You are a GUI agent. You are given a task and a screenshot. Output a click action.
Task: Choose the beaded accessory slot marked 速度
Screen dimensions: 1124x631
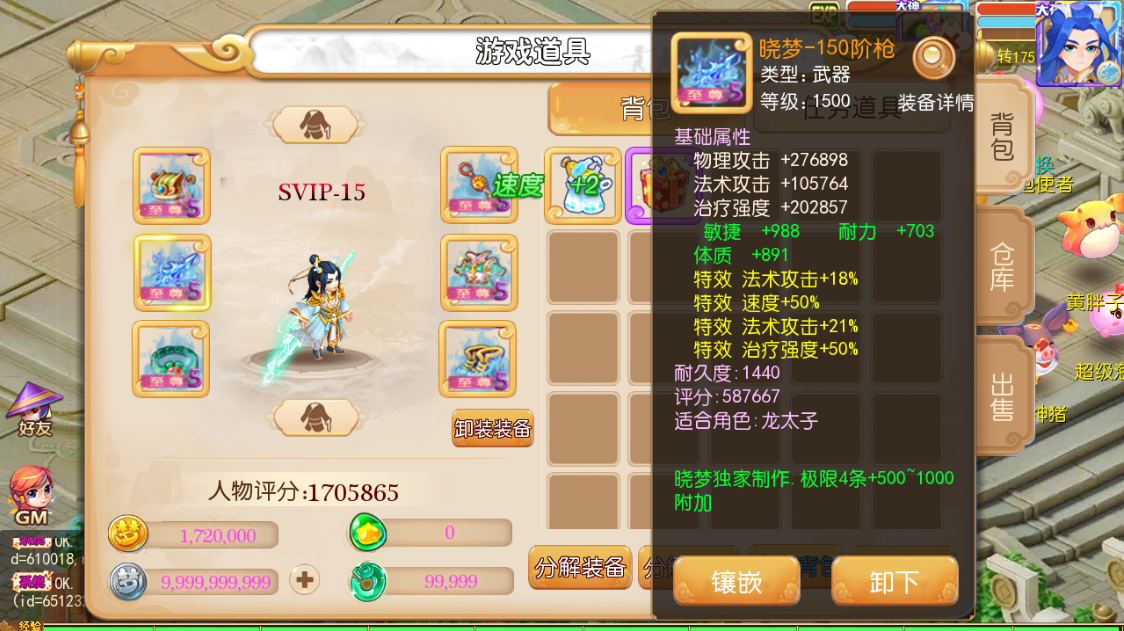[x=479, y=186]
